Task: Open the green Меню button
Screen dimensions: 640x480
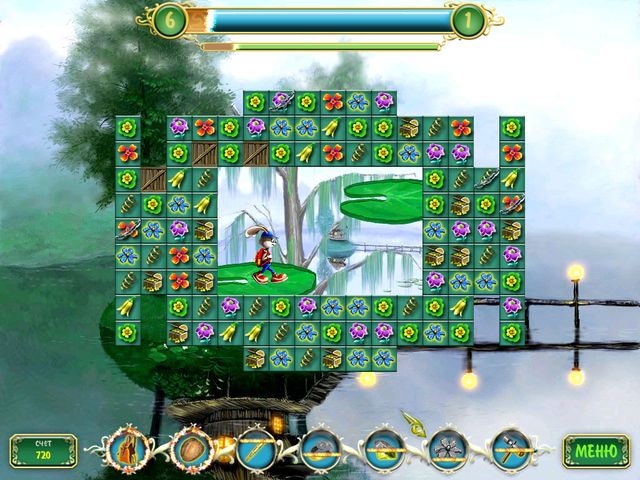Action: pos(596,451)
